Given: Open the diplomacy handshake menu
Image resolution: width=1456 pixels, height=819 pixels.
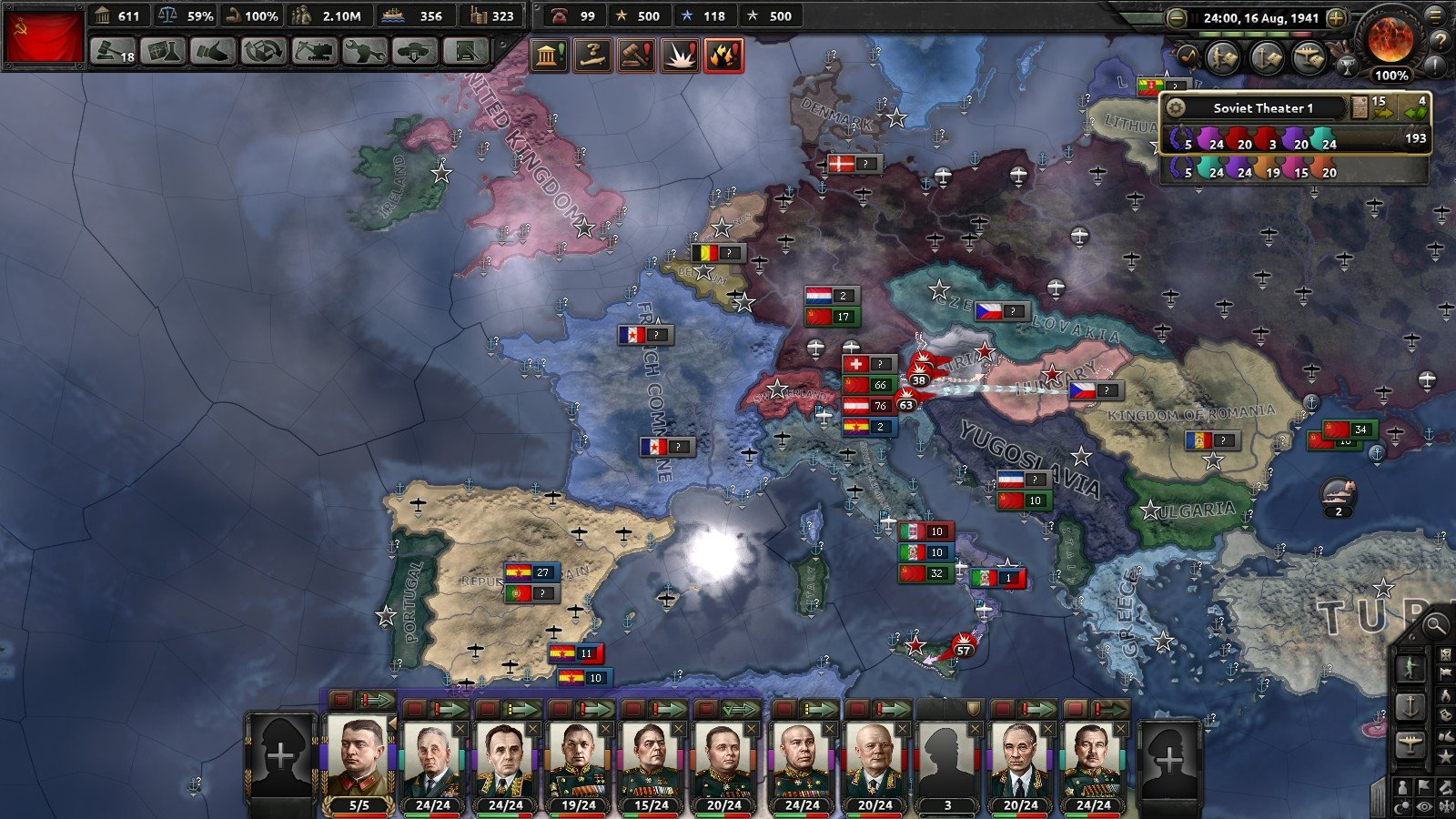Looking at the screenshot, I should click(x=213, y=51).
